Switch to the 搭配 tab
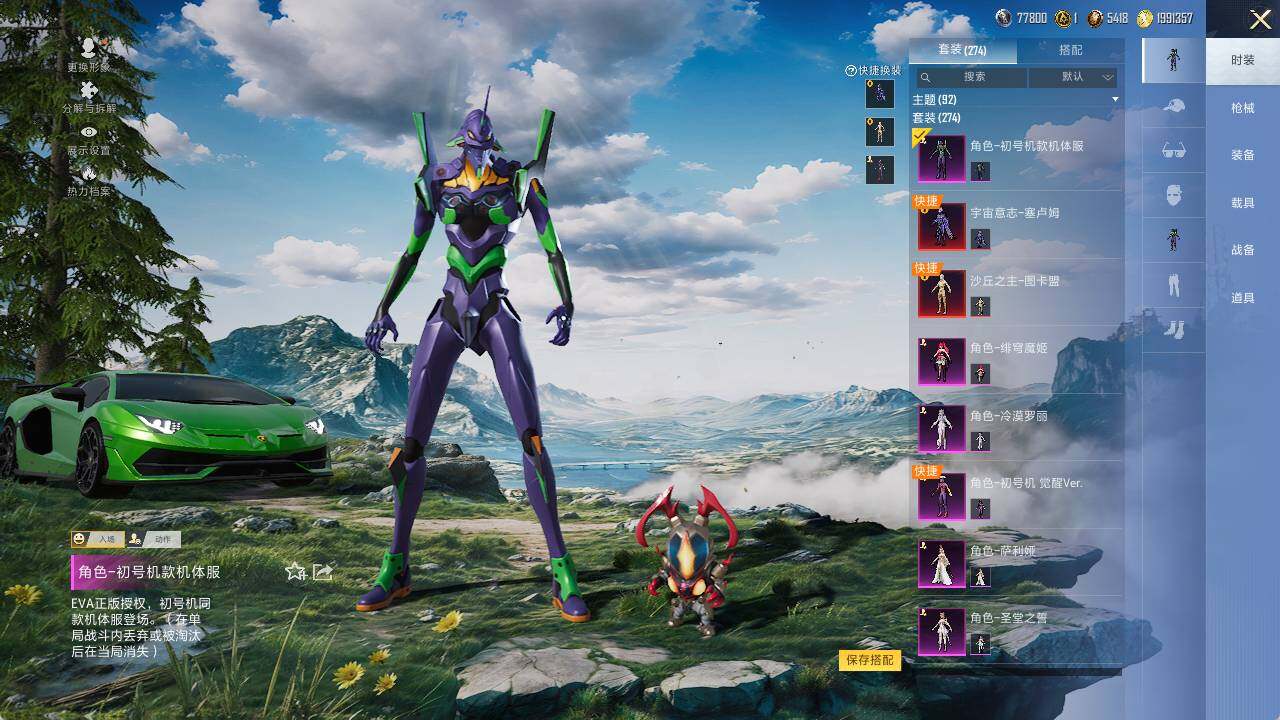Image resolution: width=1280 pixels, height=720 pixels. [1070, 50]
